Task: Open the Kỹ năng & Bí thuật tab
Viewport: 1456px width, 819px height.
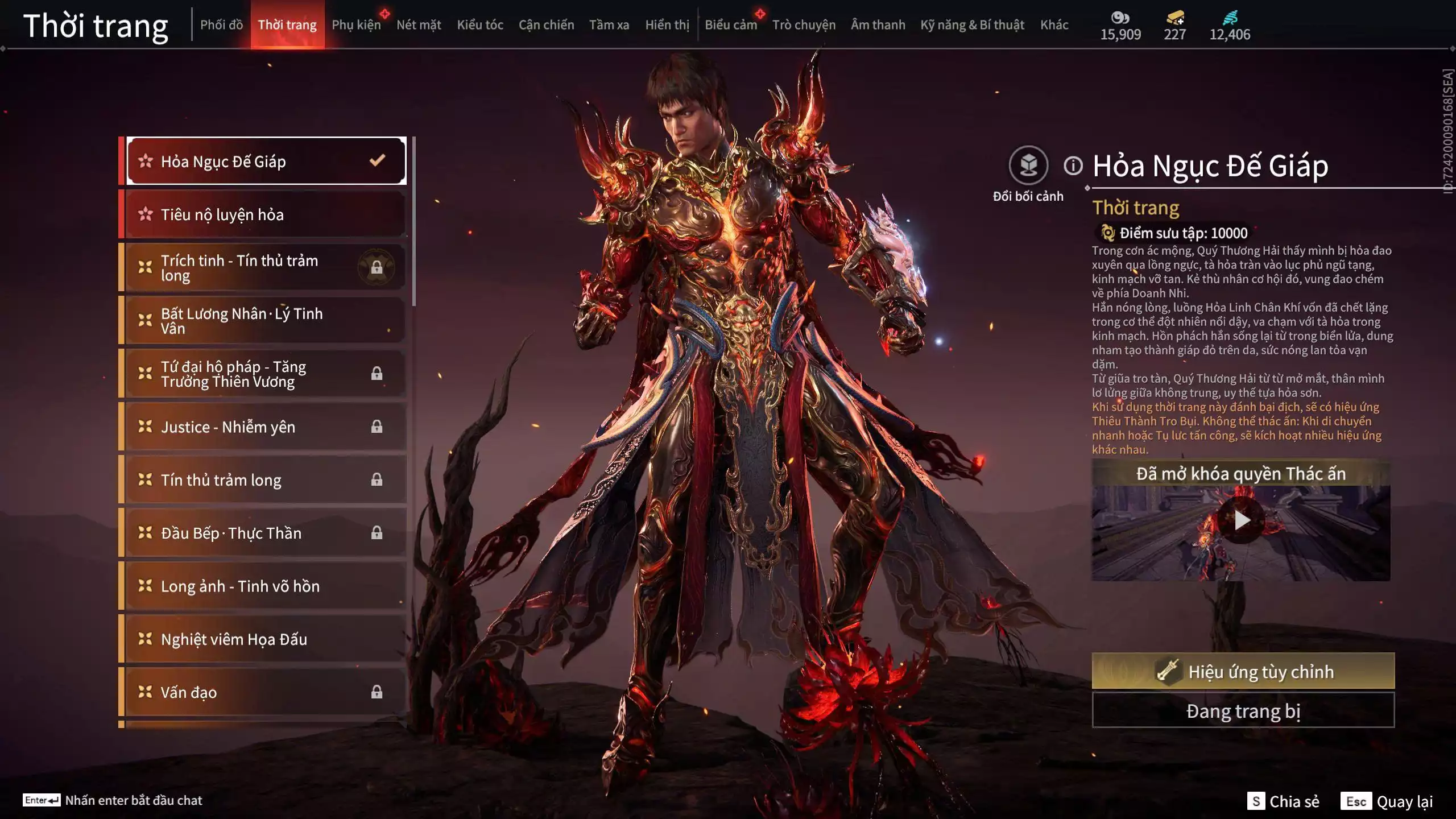Action: click(972, 25)
